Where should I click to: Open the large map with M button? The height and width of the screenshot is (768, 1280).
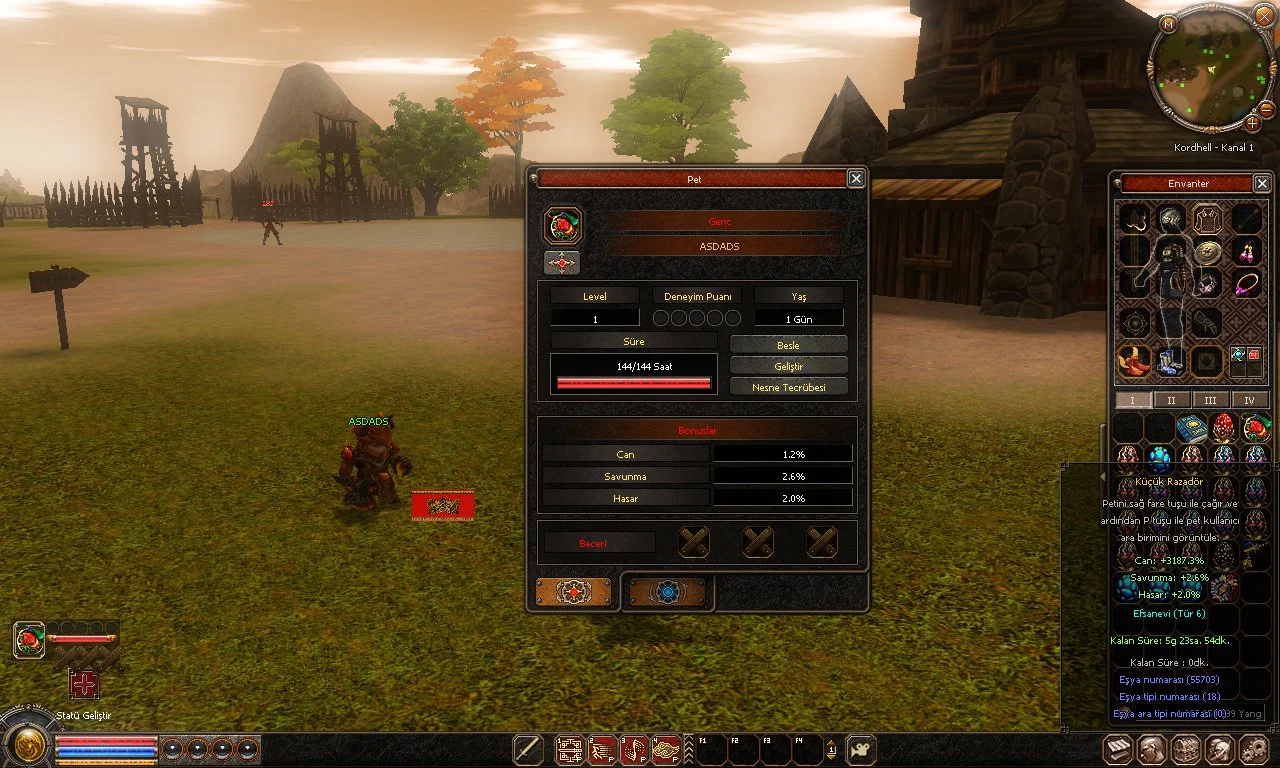(1169, 22)
